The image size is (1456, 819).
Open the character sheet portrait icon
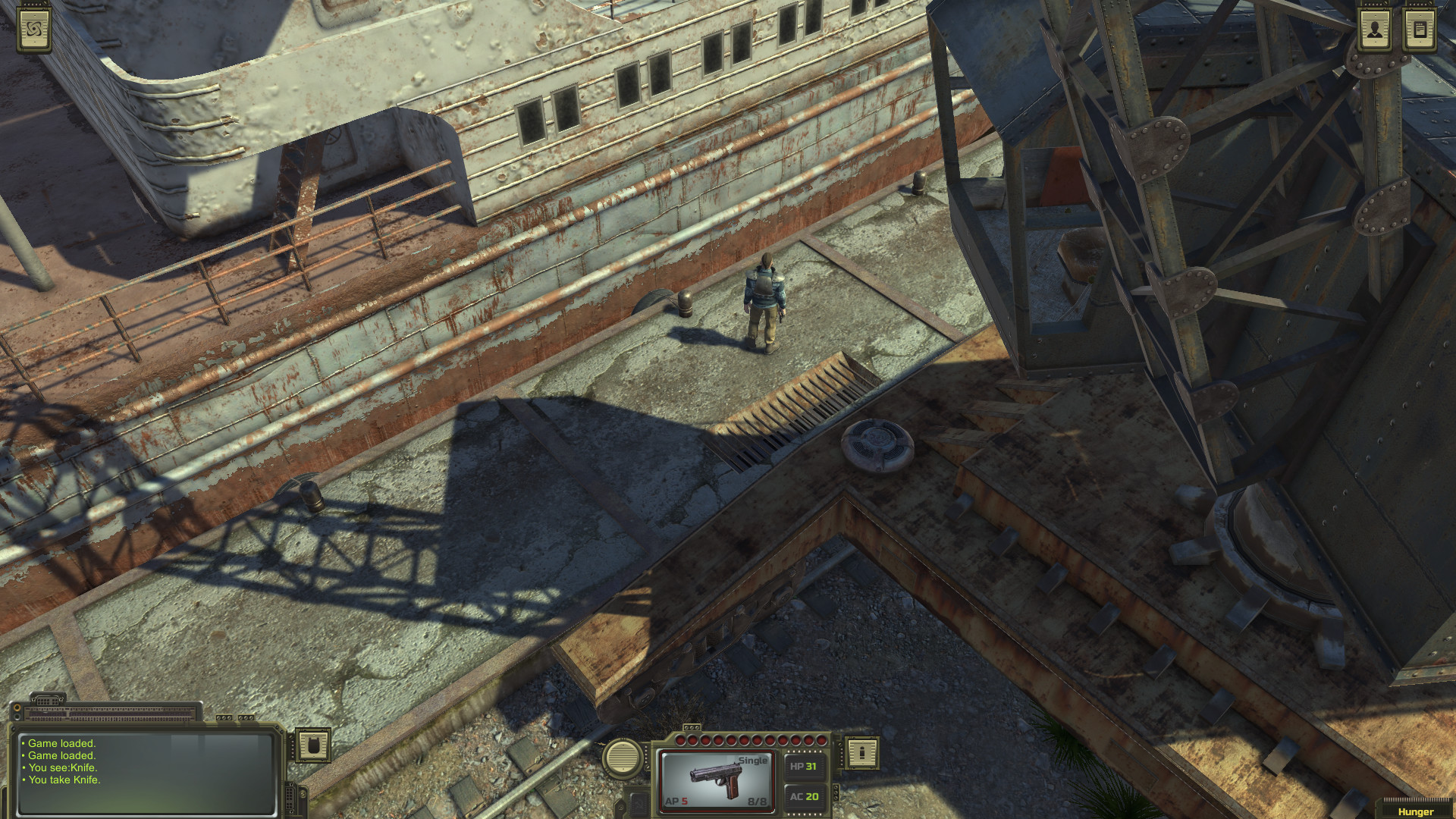click(x=1375, y=30)
